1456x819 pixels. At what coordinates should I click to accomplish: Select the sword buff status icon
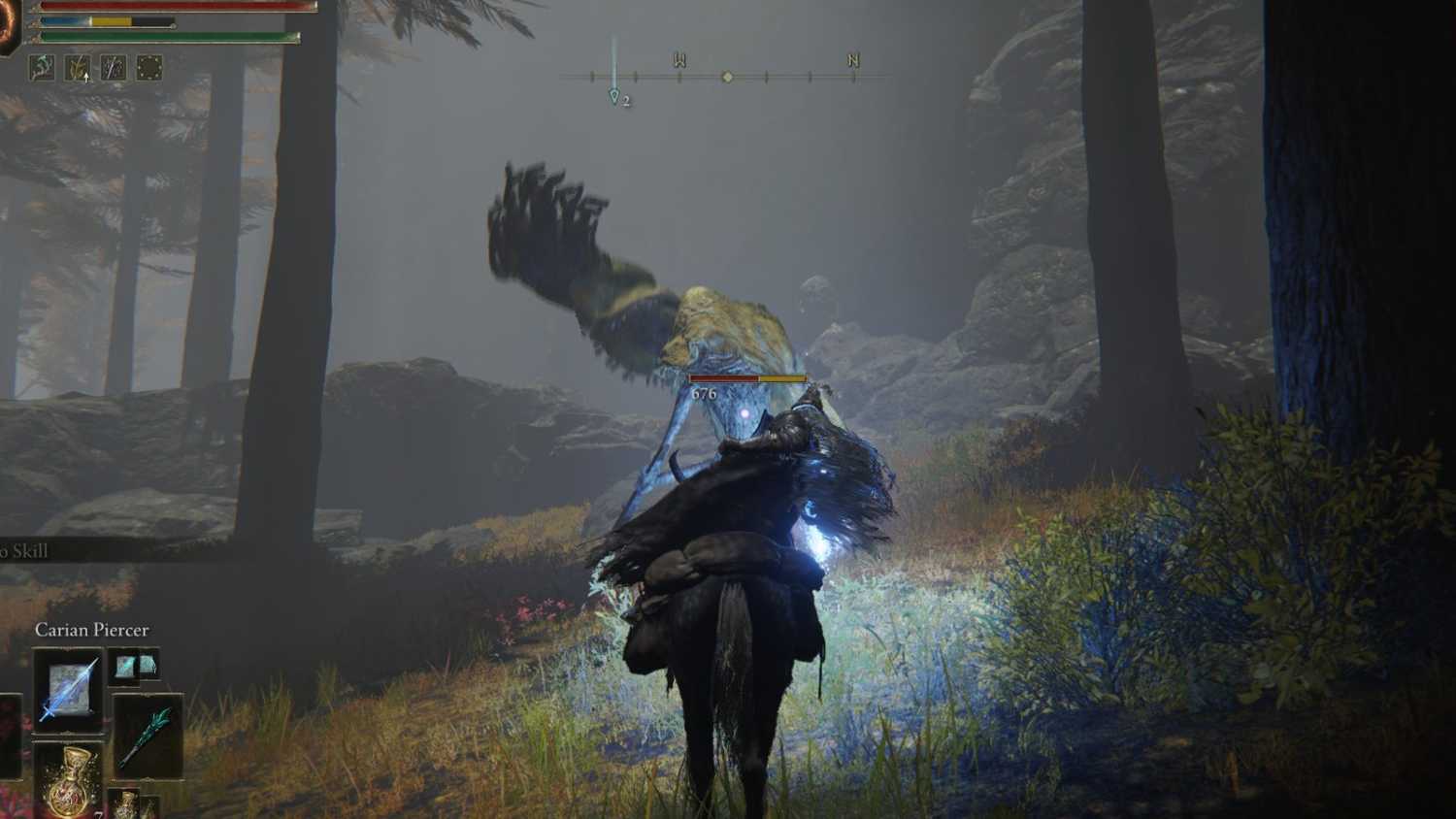(x=112, y=67)
